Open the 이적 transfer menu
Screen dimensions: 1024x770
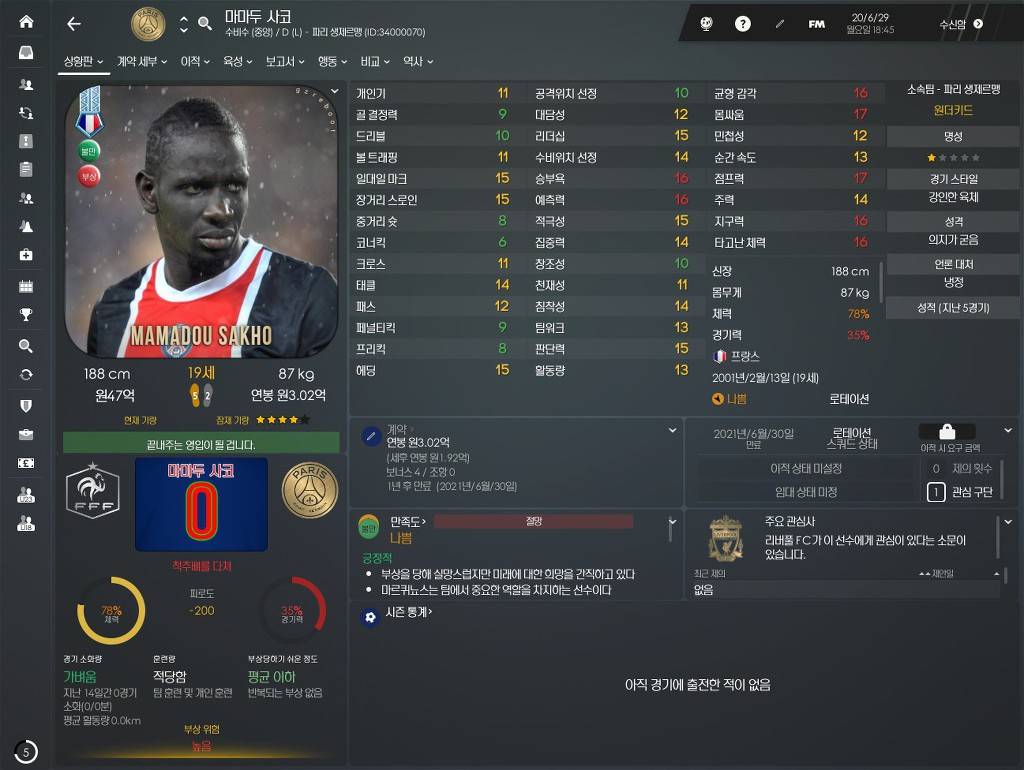tap(194, 62)
